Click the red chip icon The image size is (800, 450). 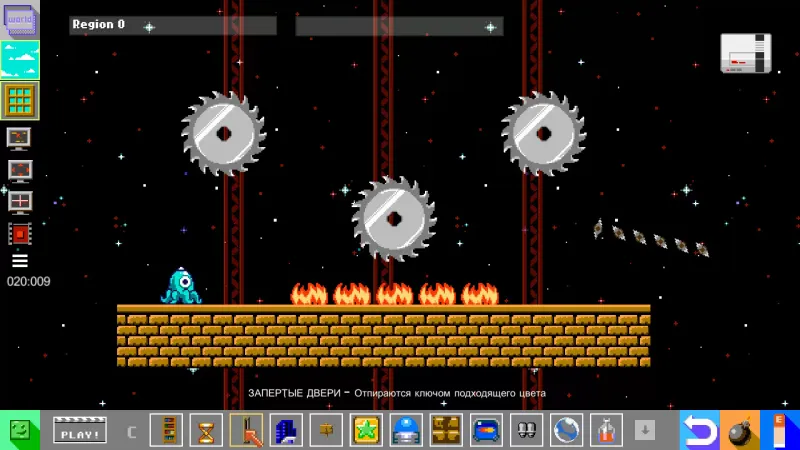pyautogui.click(x=19, y=233)
